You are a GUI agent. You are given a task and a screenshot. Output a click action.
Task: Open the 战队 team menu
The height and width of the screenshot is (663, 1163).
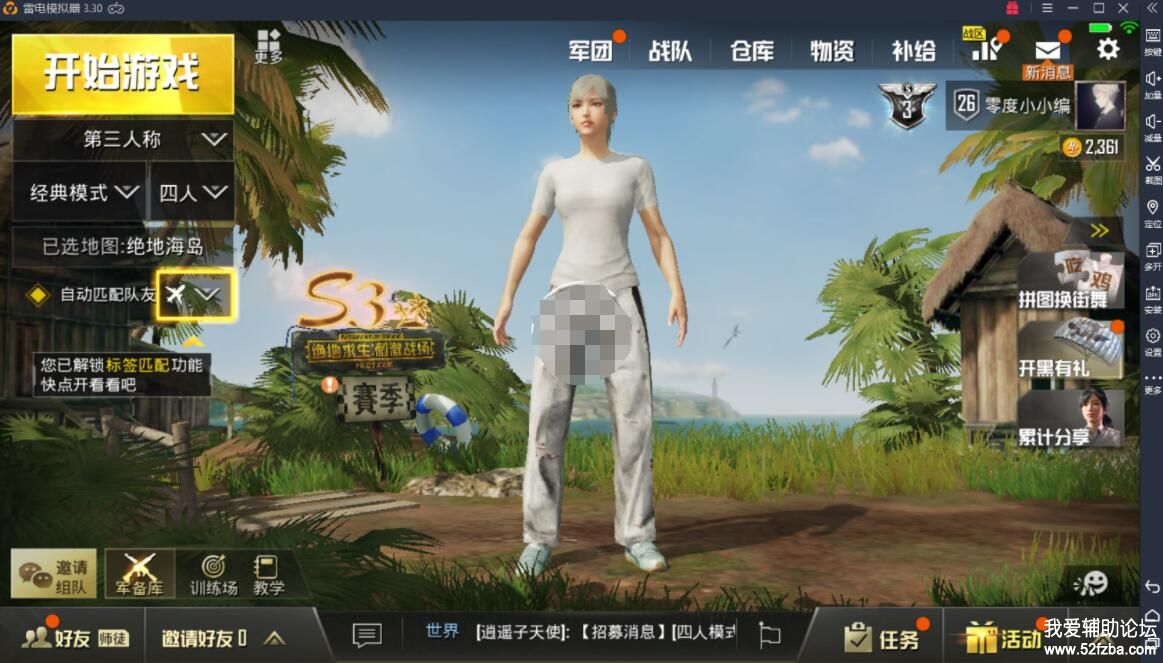(x=670, y=50)
